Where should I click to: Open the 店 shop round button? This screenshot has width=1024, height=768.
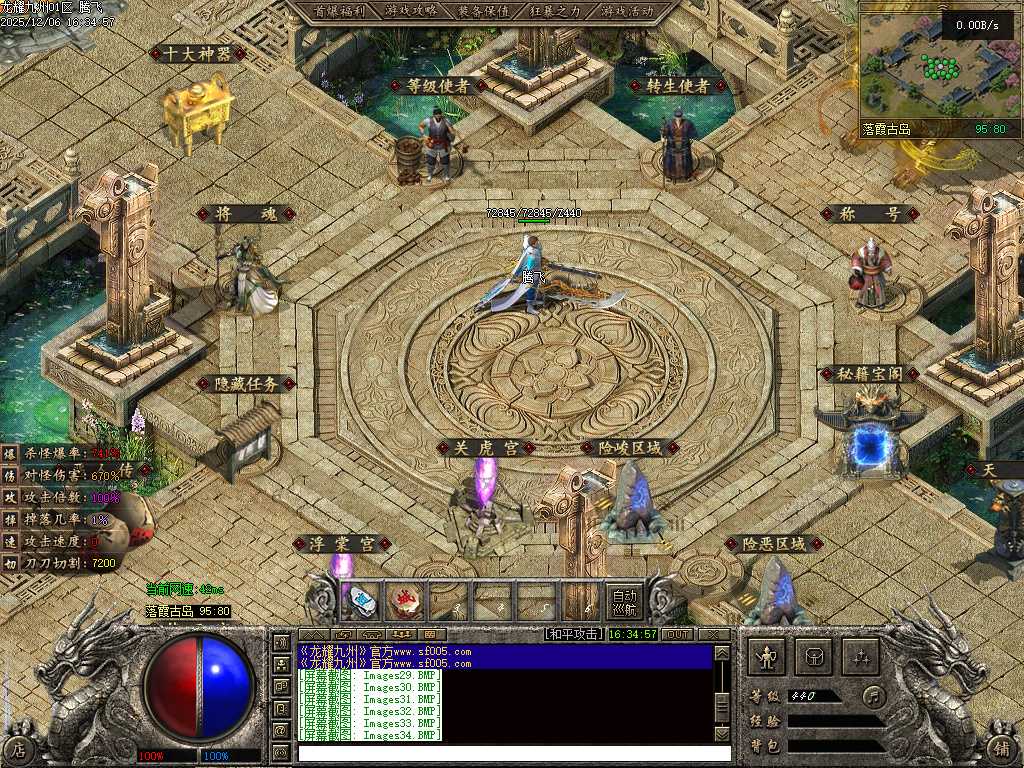[20, 748]
